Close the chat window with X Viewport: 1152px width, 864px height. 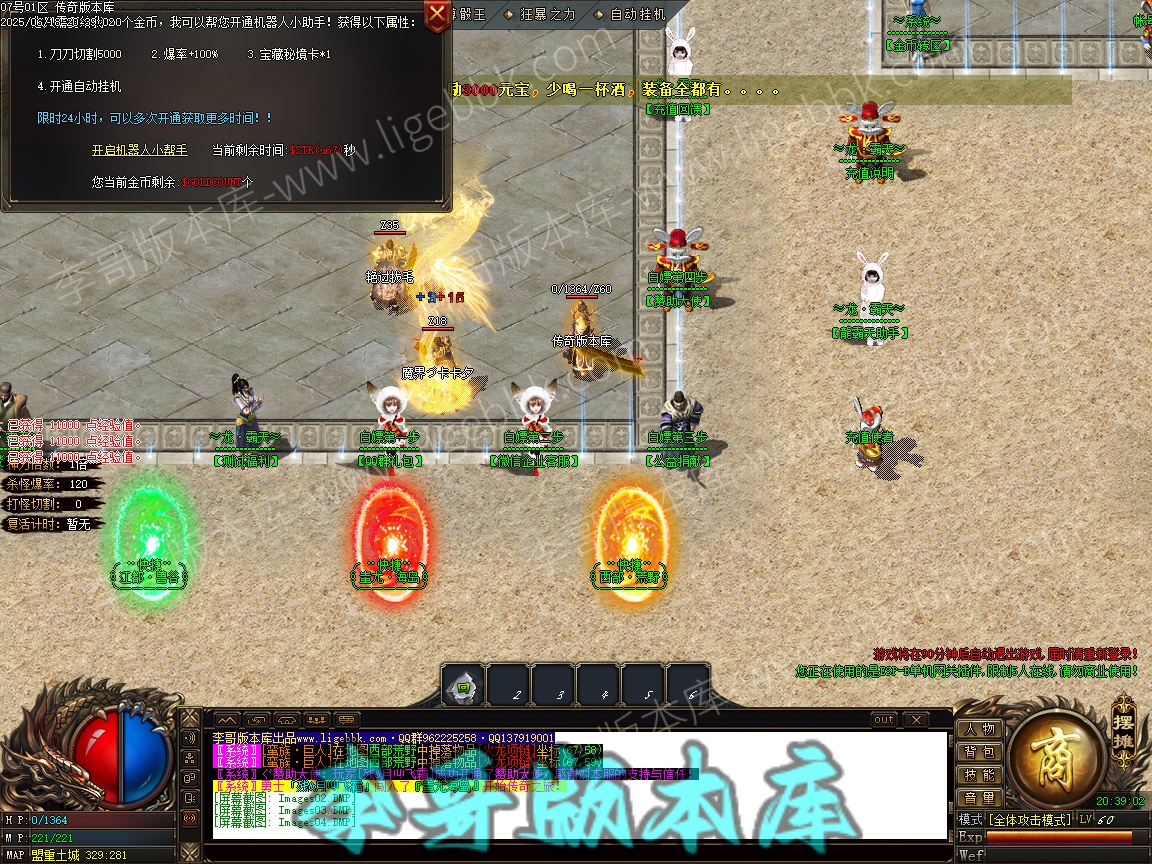915,720
